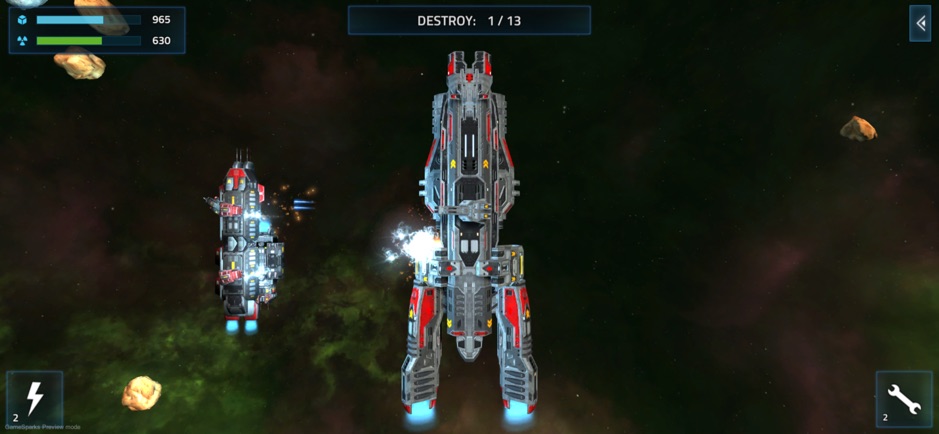Open the side panel with arrow button
This screenshot has width=939, height=434.
click(919, 24)
